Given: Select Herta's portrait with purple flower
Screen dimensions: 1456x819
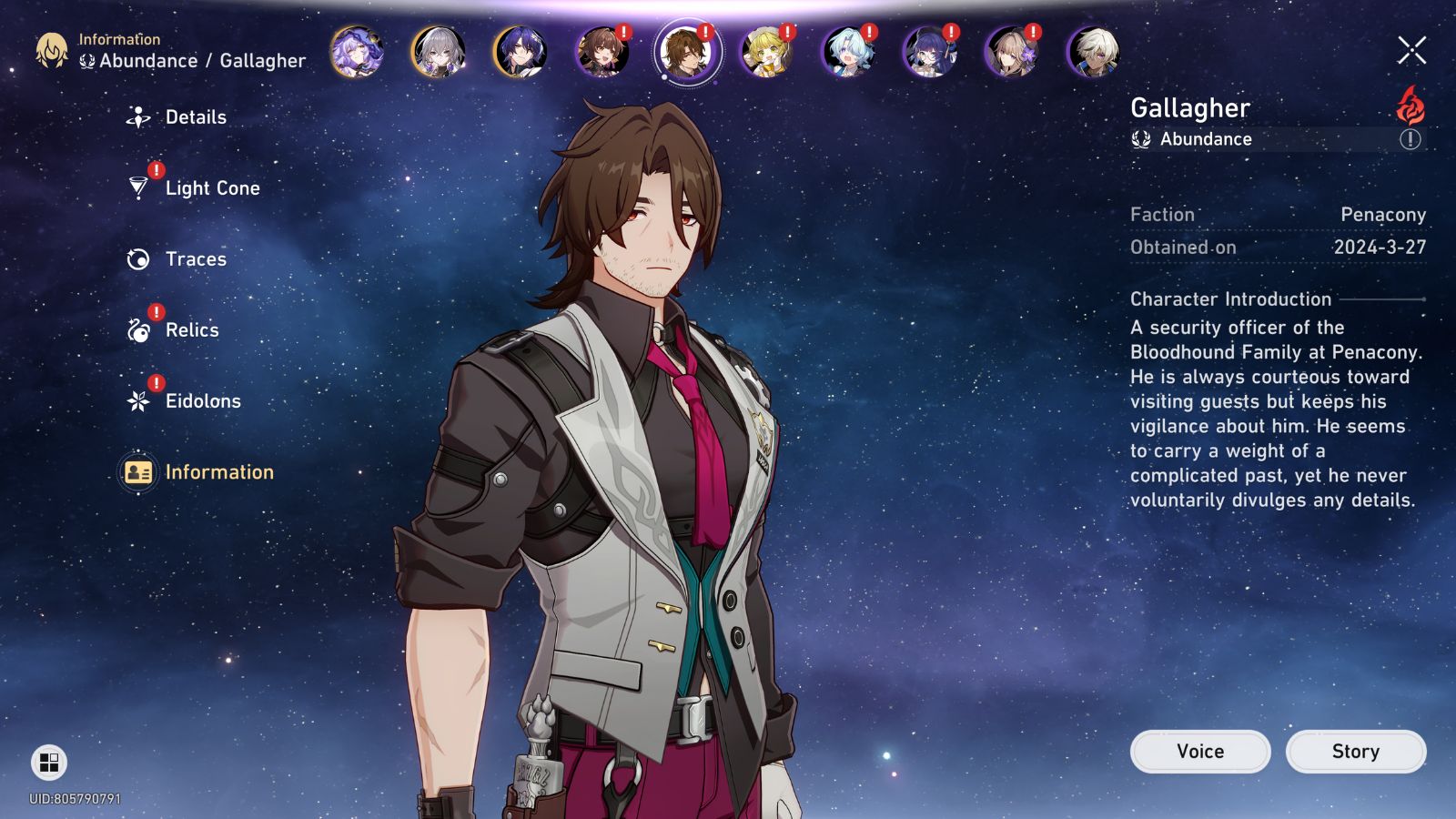Looking at the screenshot, I should click(1012, 51).
